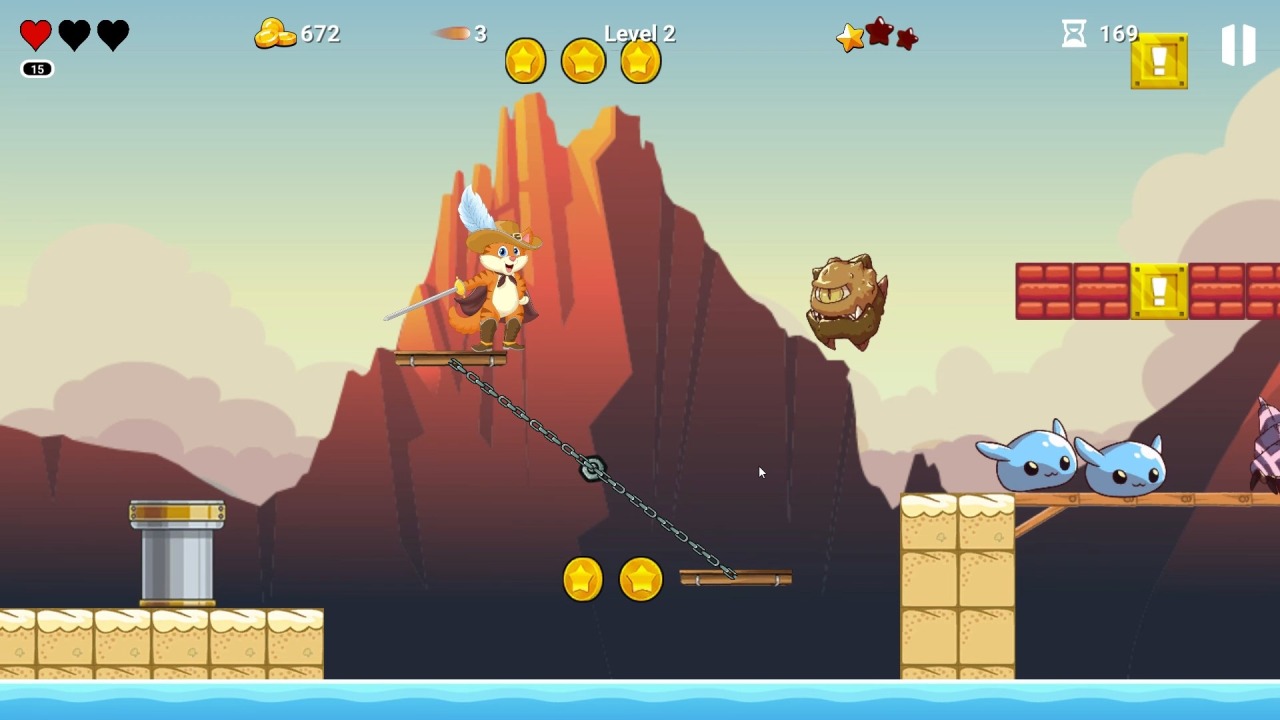1280x720 pixels.
Task: Click the gold star in the score display
Action: (x=848, y=38)
